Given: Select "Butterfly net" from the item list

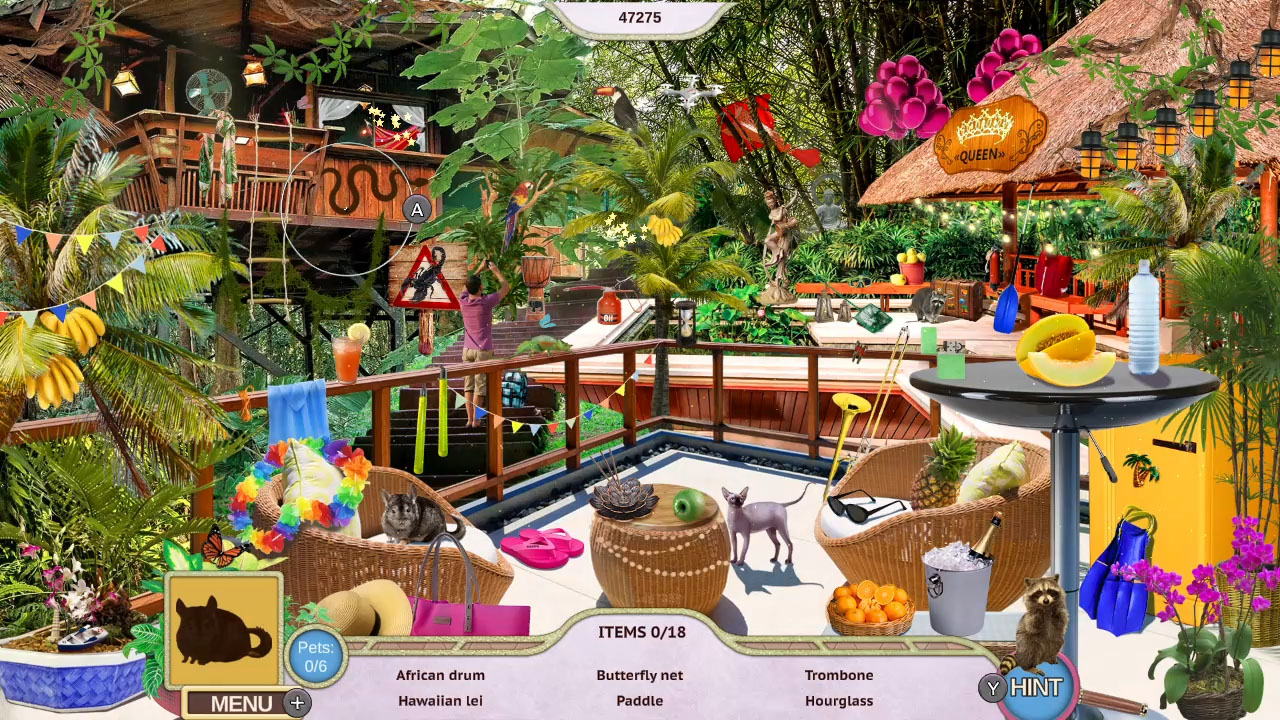Looking at the screenshot, I should 639,675.
